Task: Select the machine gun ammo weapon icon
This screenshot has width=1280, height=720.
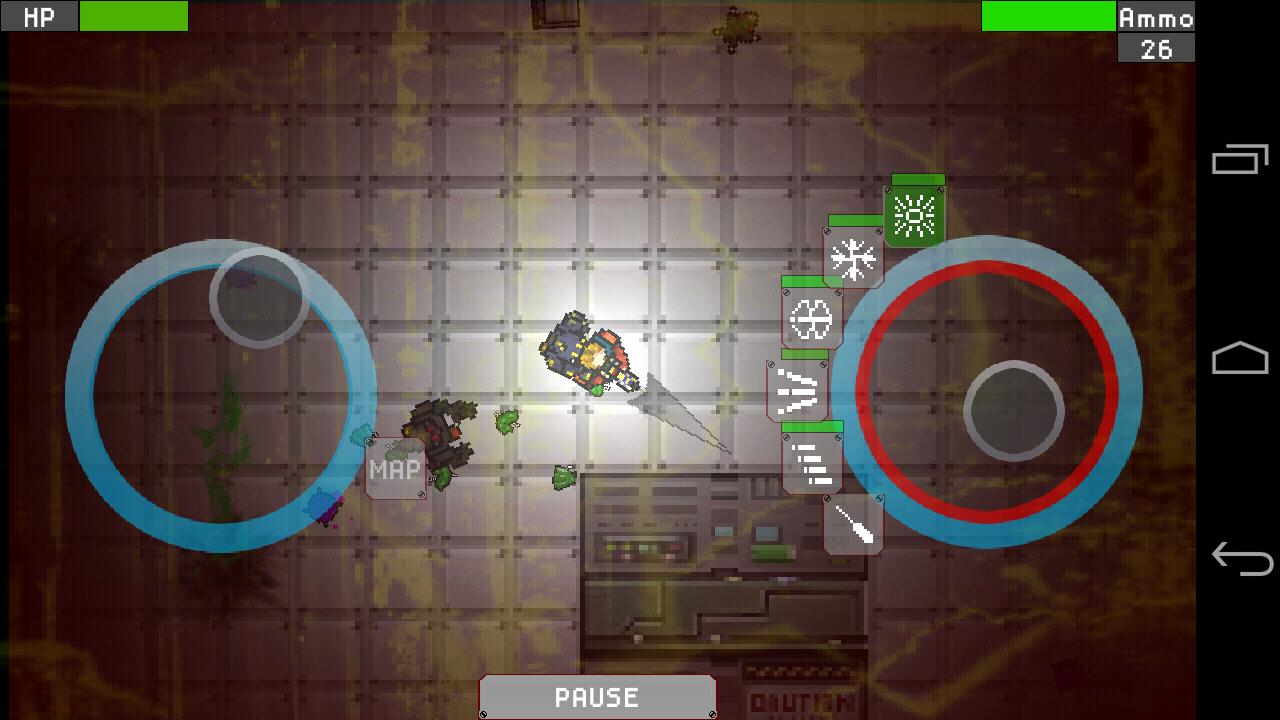Action: (810, 463)
